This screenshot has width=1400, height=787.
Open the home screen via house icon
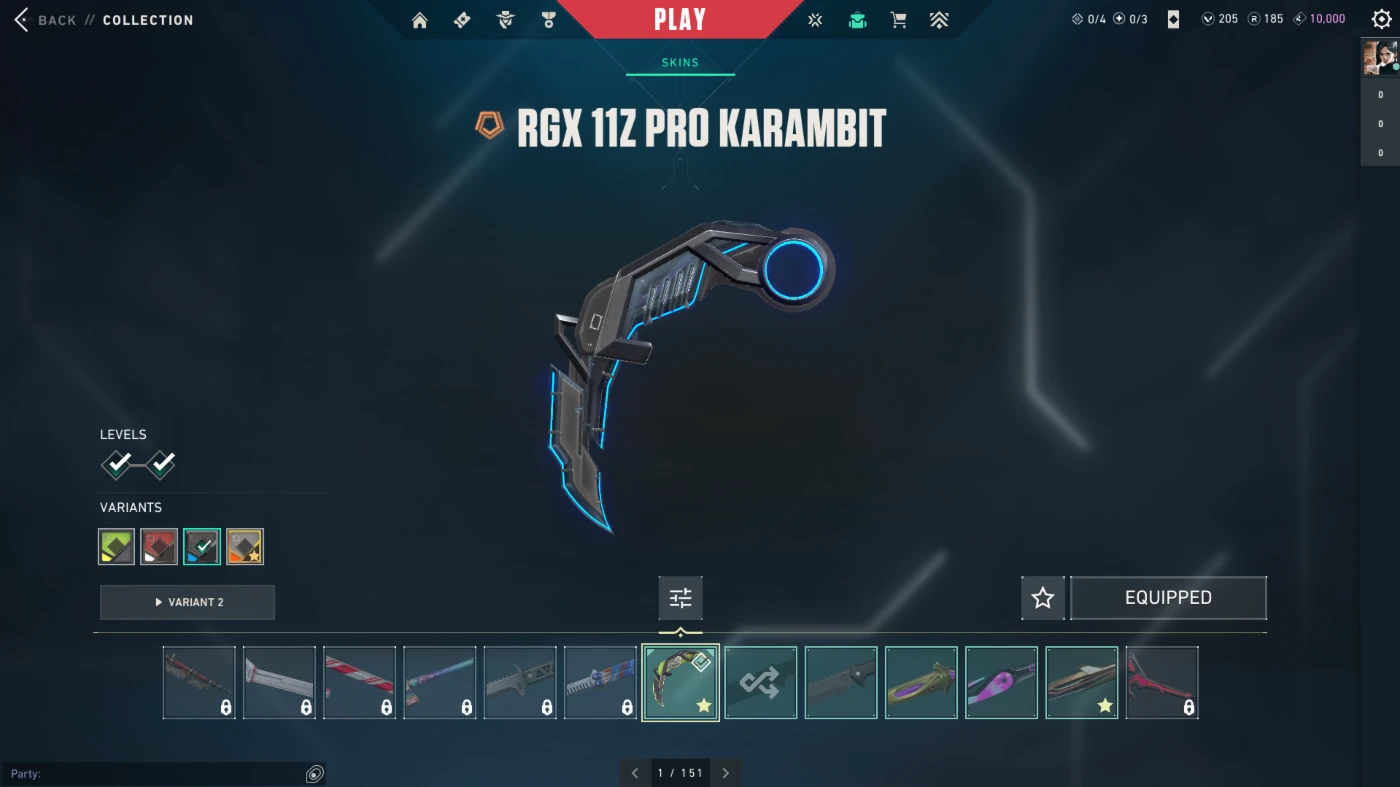[x=420, y=20]
